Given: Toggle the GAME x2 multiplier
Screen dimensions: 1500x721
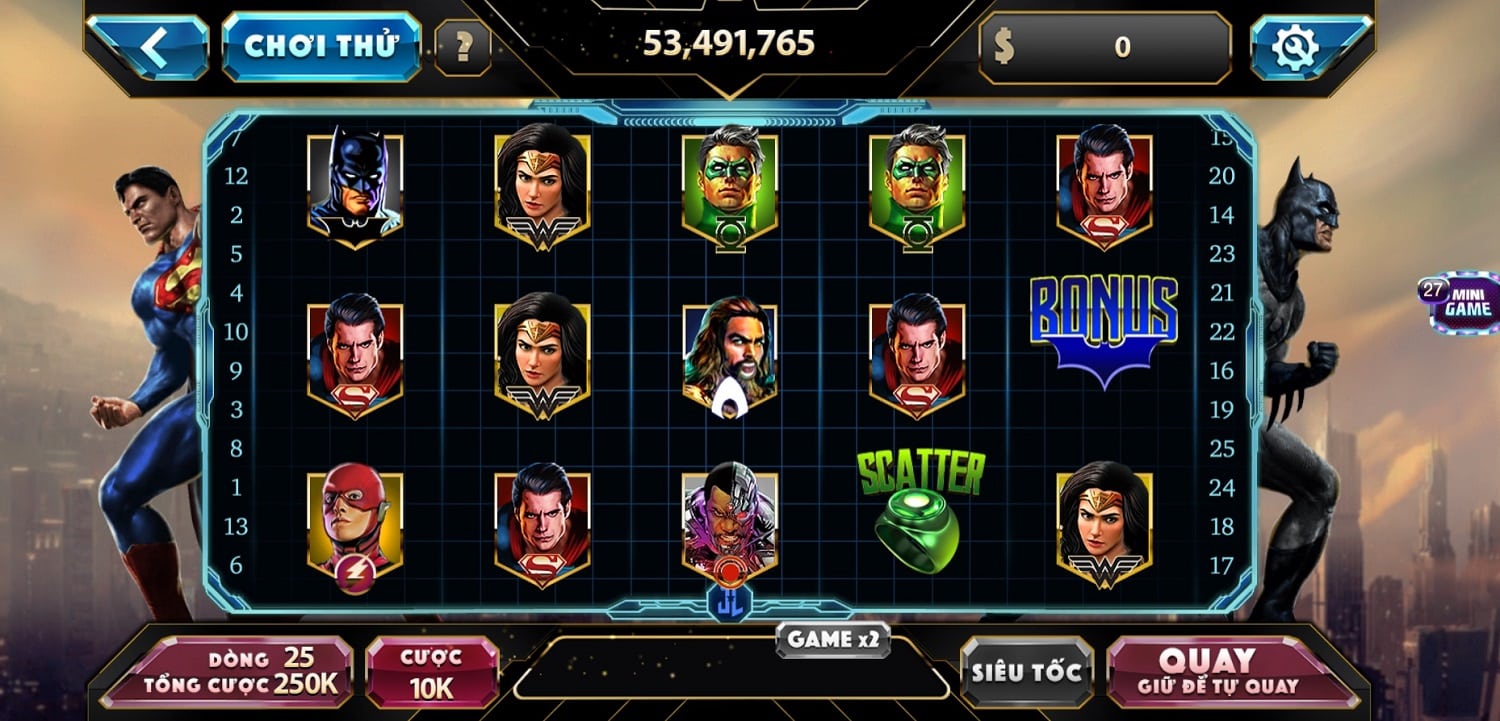Looking at the screenshot, I should (834, 641).
